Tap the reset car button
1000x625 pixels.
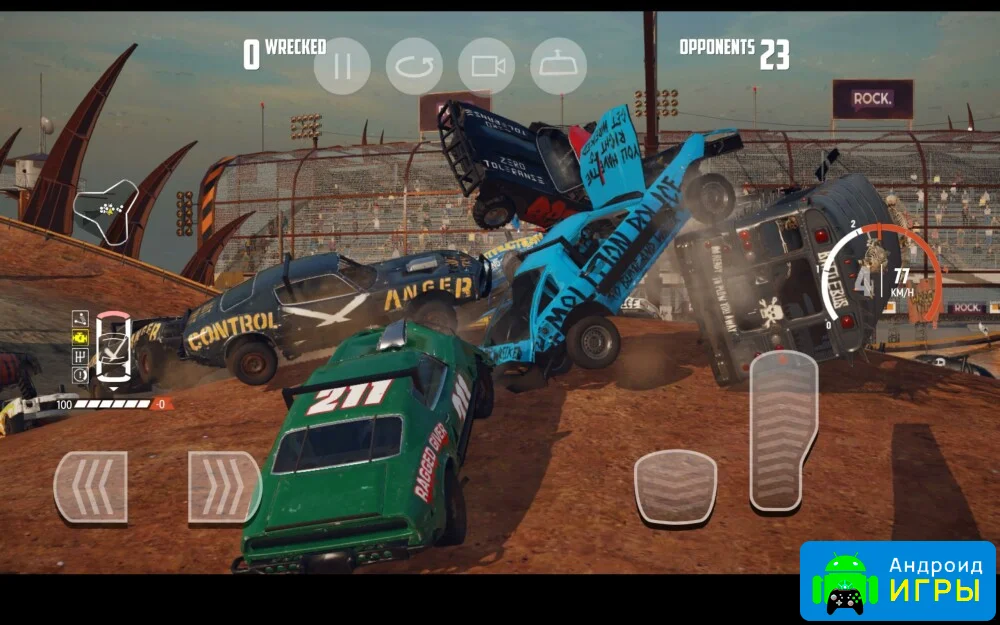click(x=414, y=66)
